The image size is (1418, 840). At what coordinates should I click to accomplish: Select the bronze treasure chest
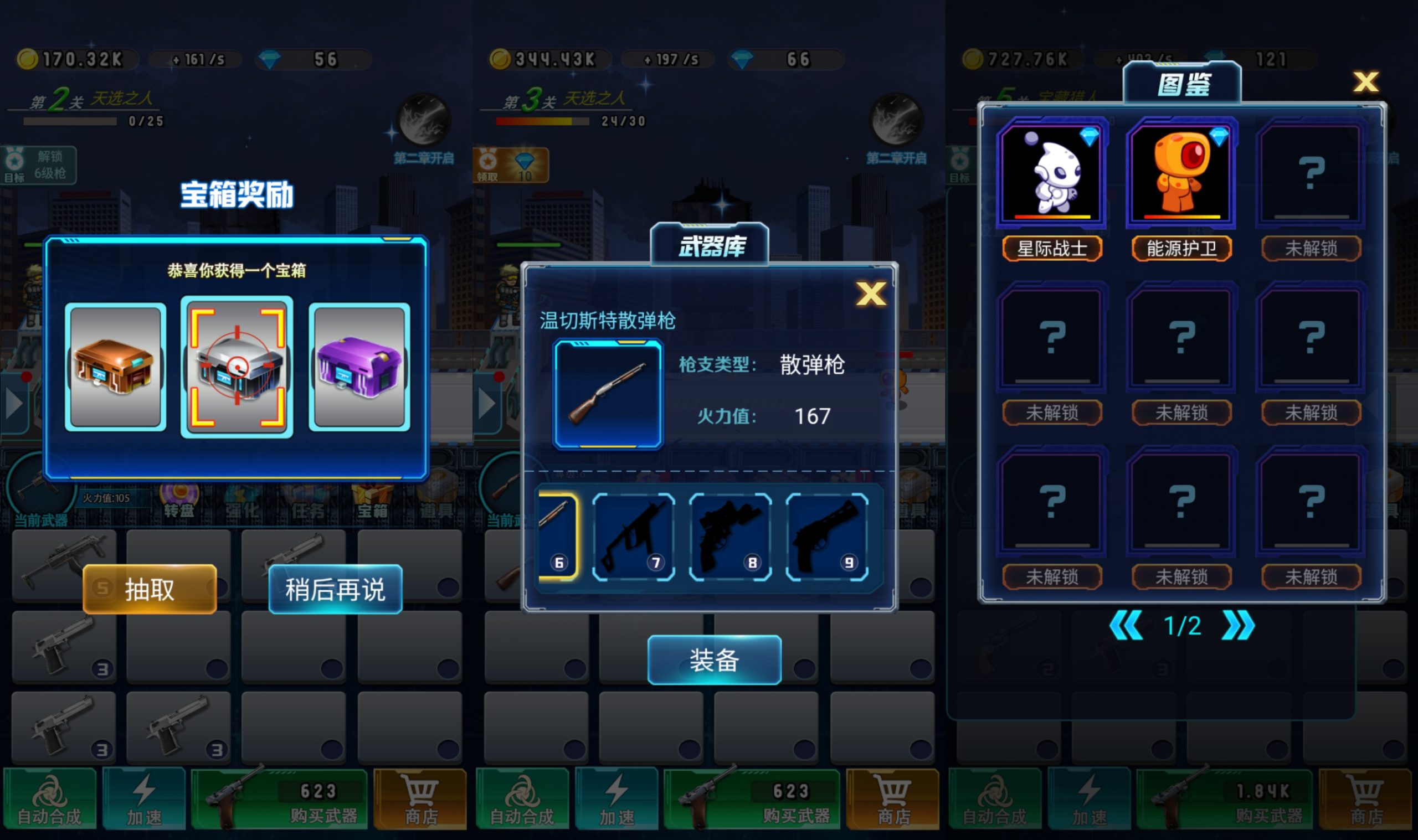[115, 367]
